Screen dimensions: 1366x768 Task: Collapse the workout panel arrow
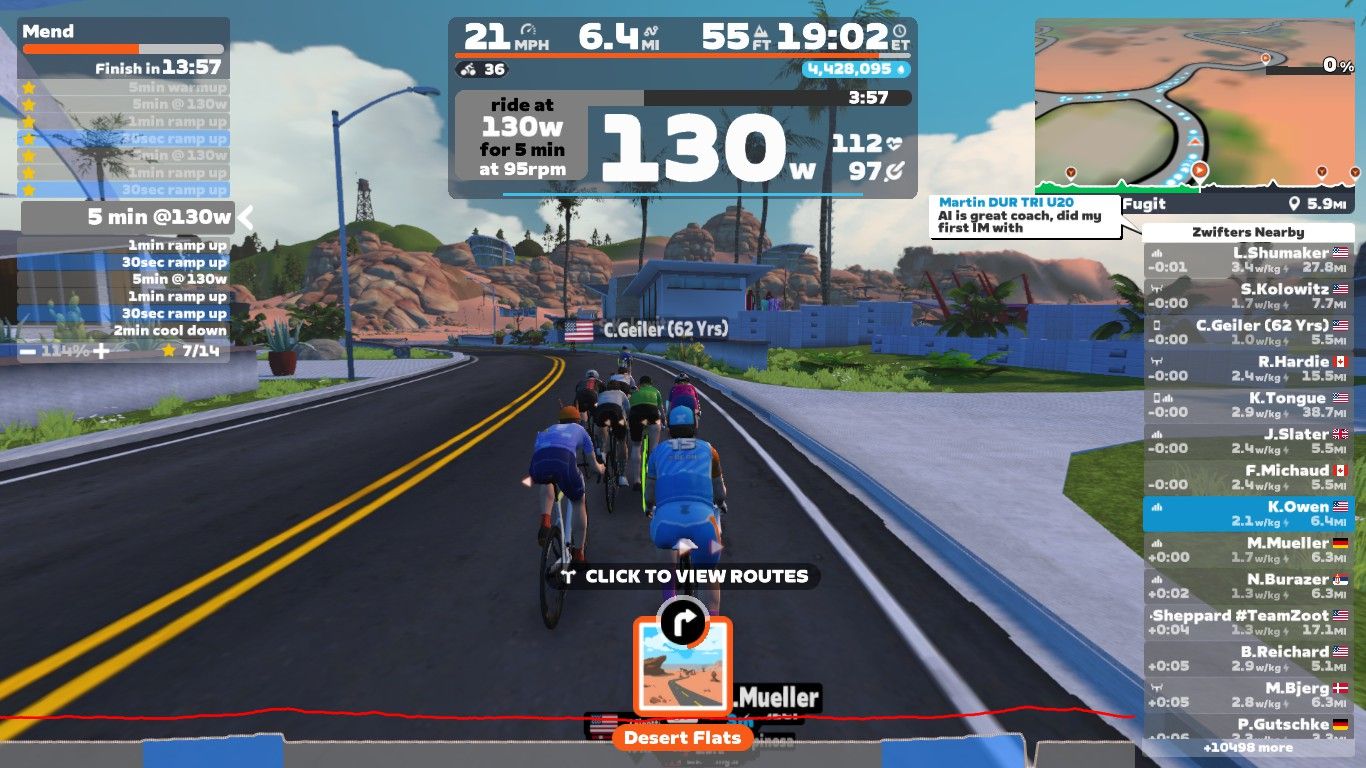click(245, 216)
